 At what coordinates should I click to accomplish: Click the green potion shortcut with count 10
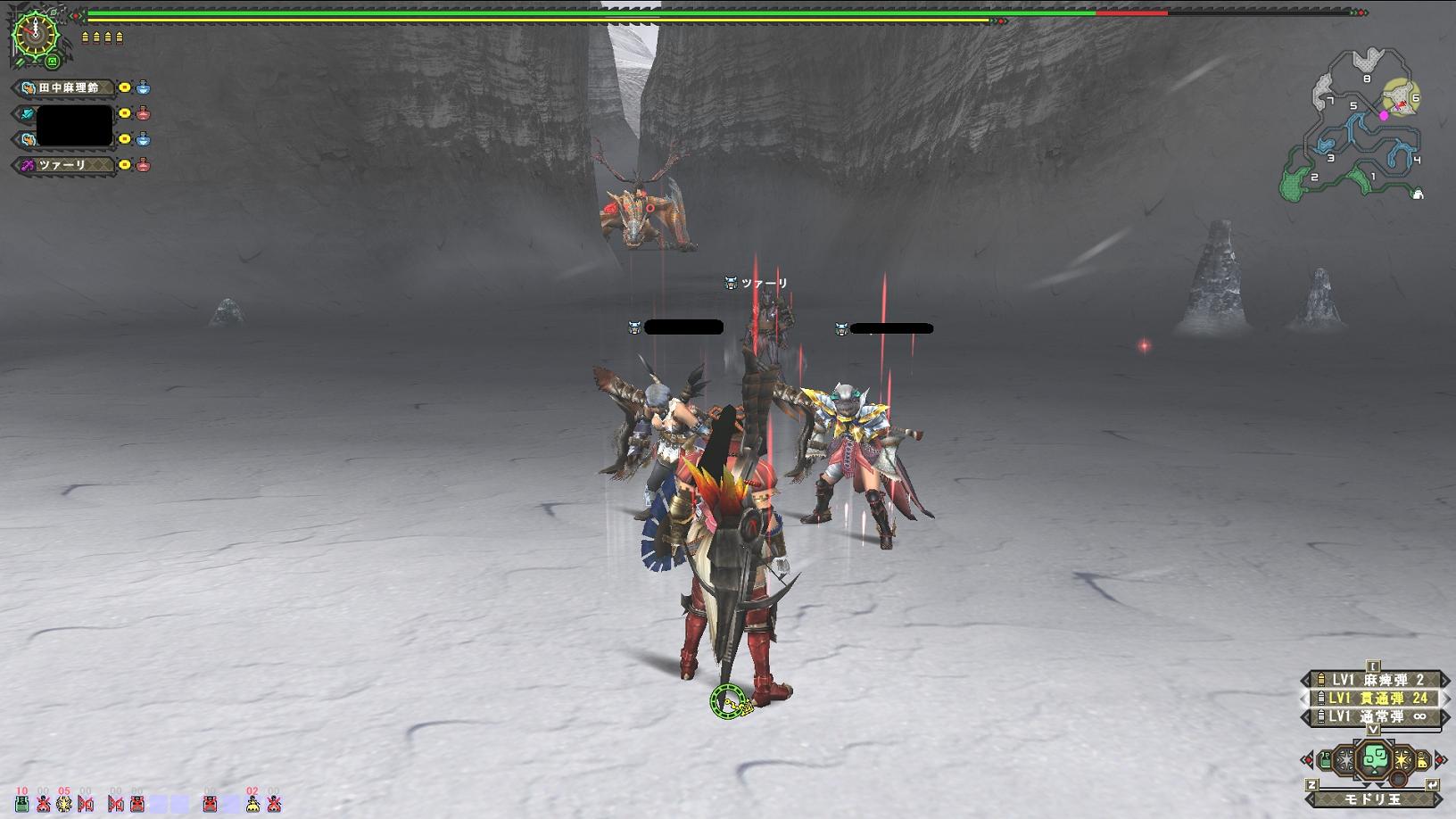click(22, 803)
